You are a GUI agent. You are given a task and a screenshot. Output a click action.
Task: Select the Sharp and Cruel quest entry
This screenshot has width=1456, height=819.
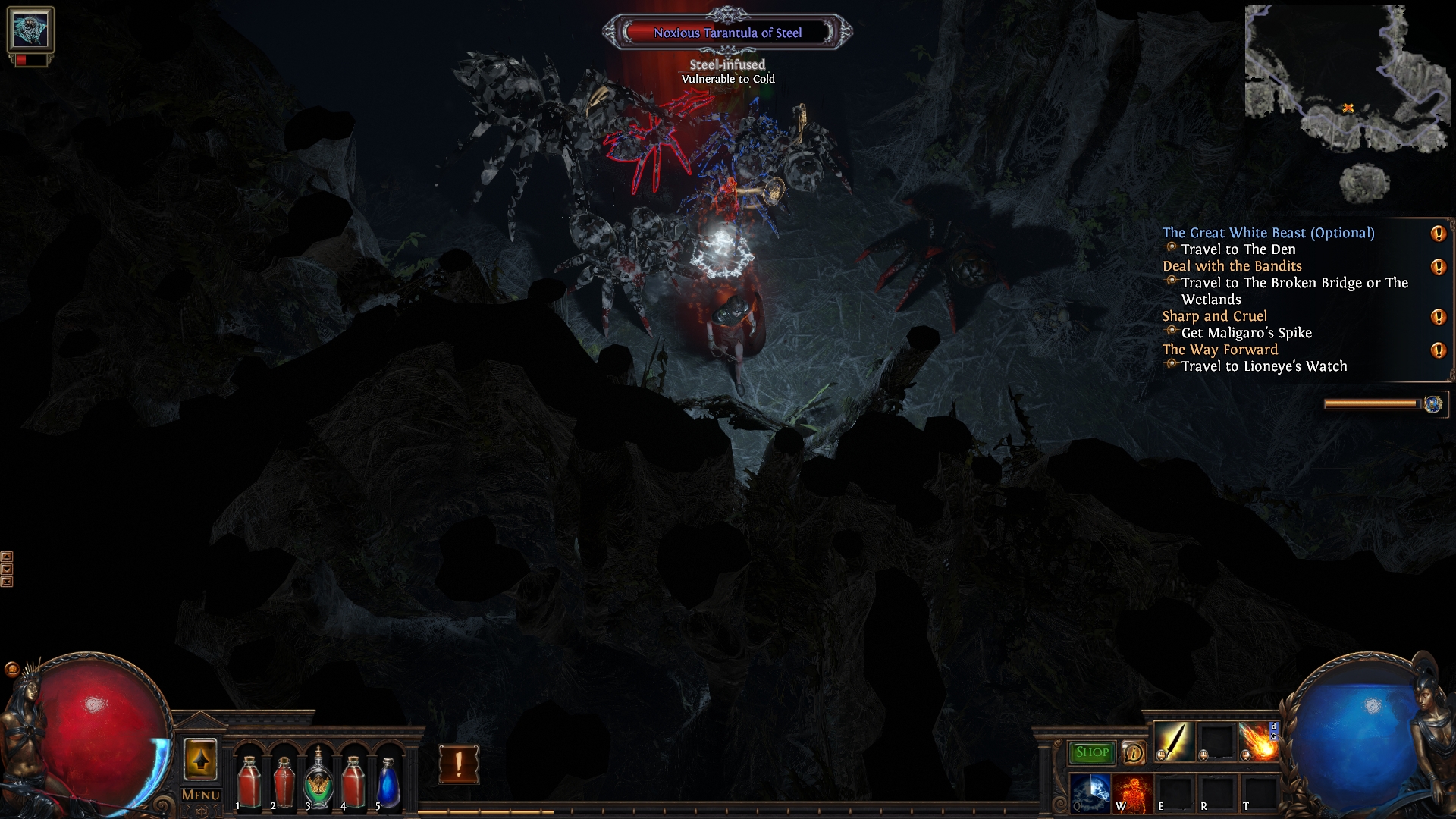pos(1215,316)
